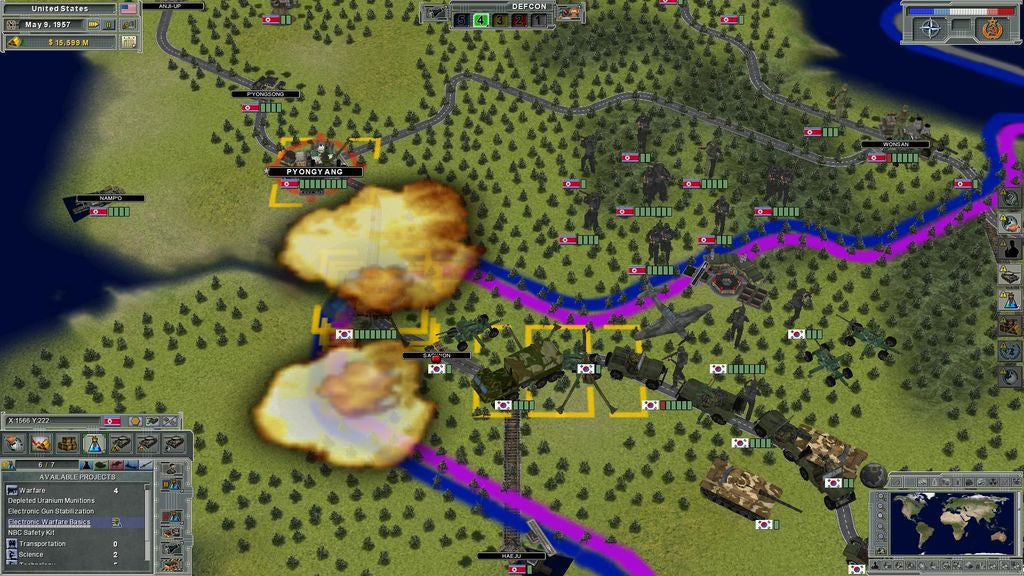1024x576 pixels.
Task: Open the treasury money panel
Action: pos(62,42)
